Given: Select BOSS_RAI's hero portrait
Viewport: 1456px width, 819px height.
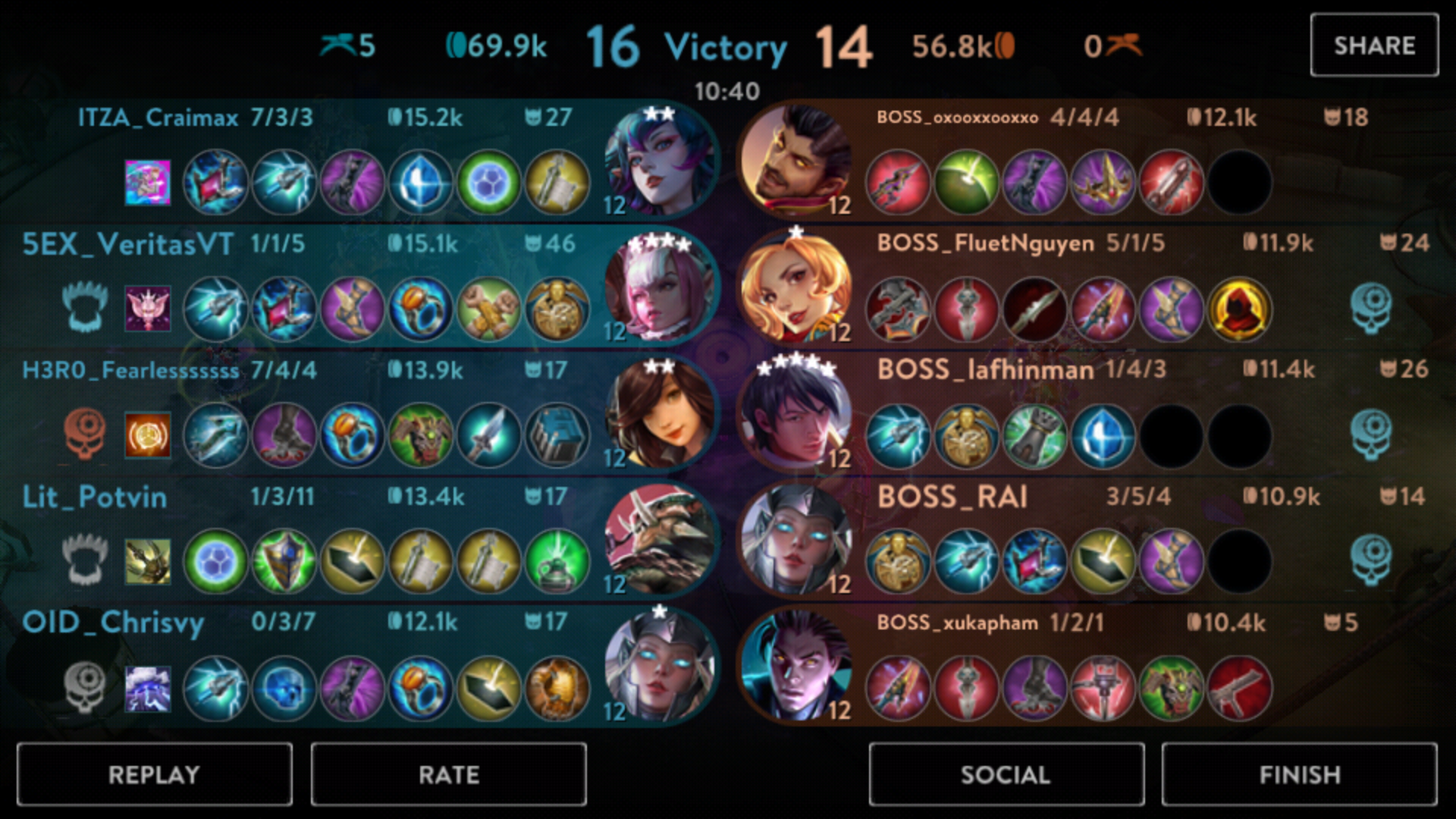Looking at the screenshot, I should click(796, 540).
